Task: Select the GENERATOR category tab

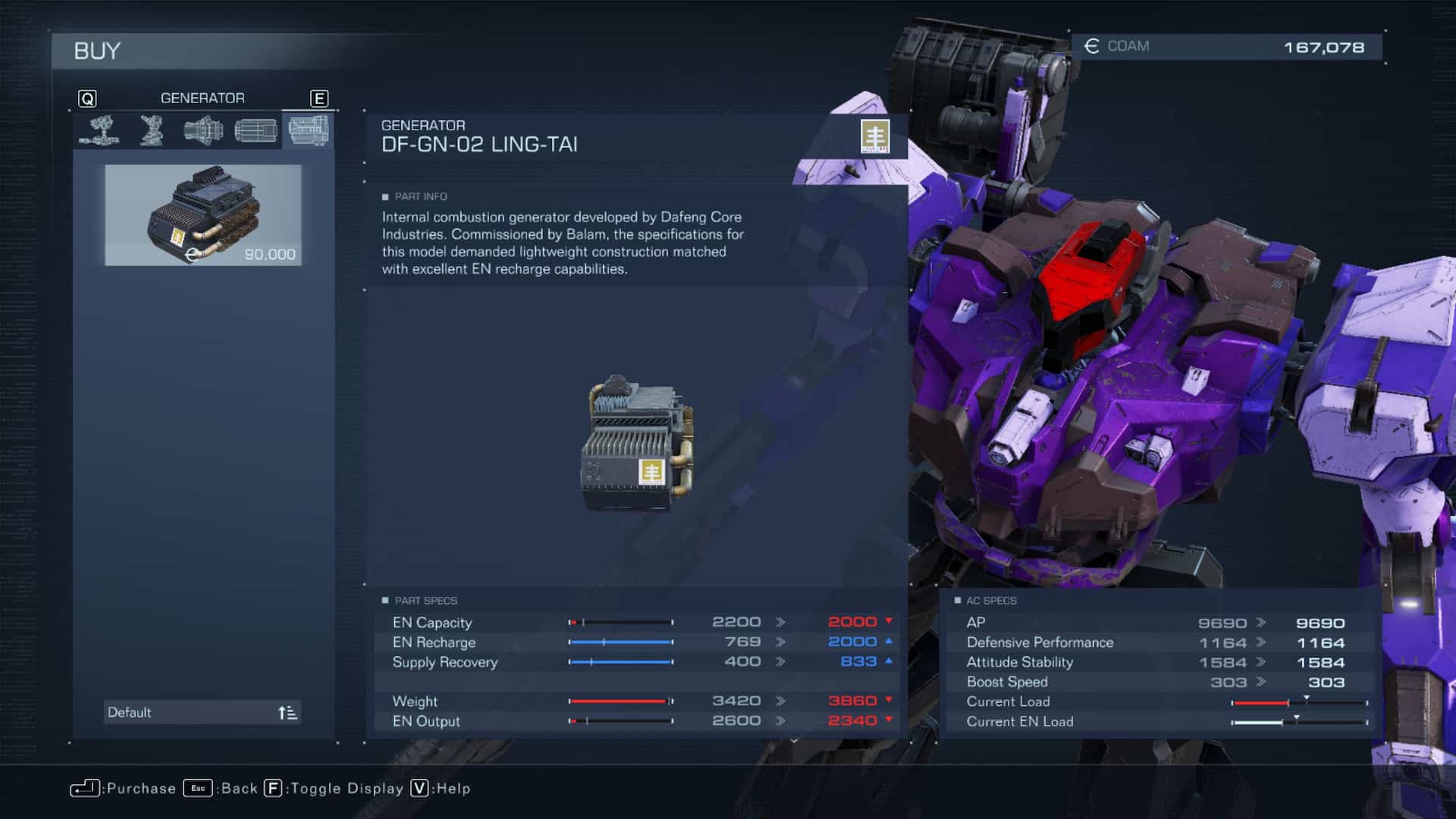Action: pyautogui.click(x=202, y=98)
